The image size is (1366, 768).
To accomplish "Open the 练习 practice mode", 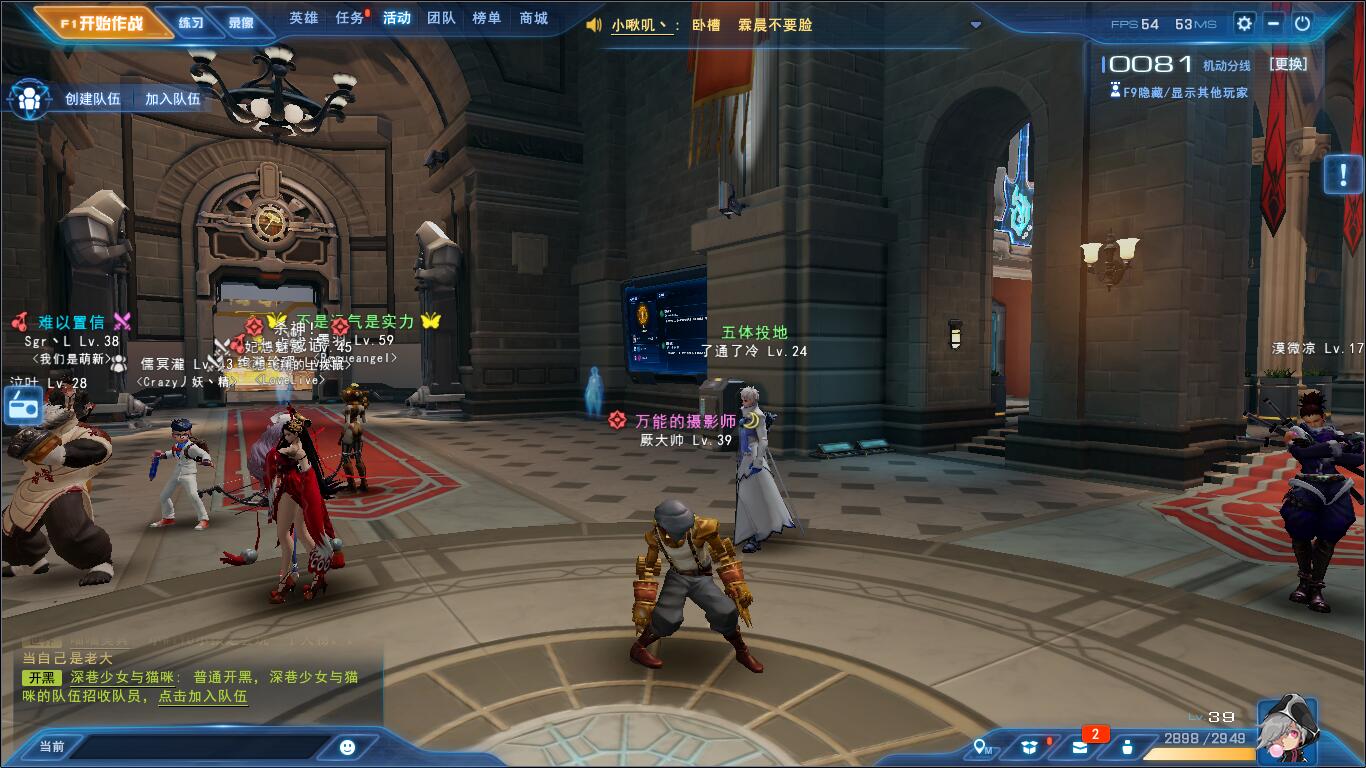I will click(x=190, y=22).
